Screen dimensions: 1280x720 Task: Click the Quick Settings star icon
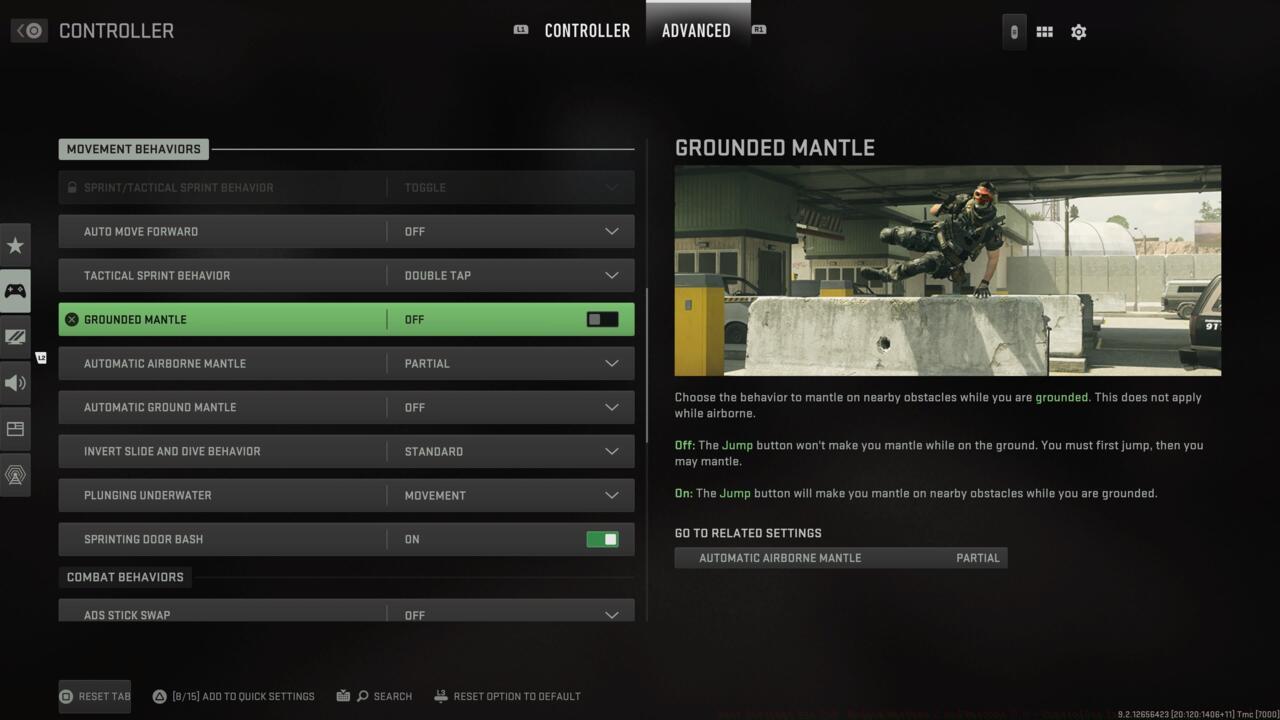coord(16,244)
